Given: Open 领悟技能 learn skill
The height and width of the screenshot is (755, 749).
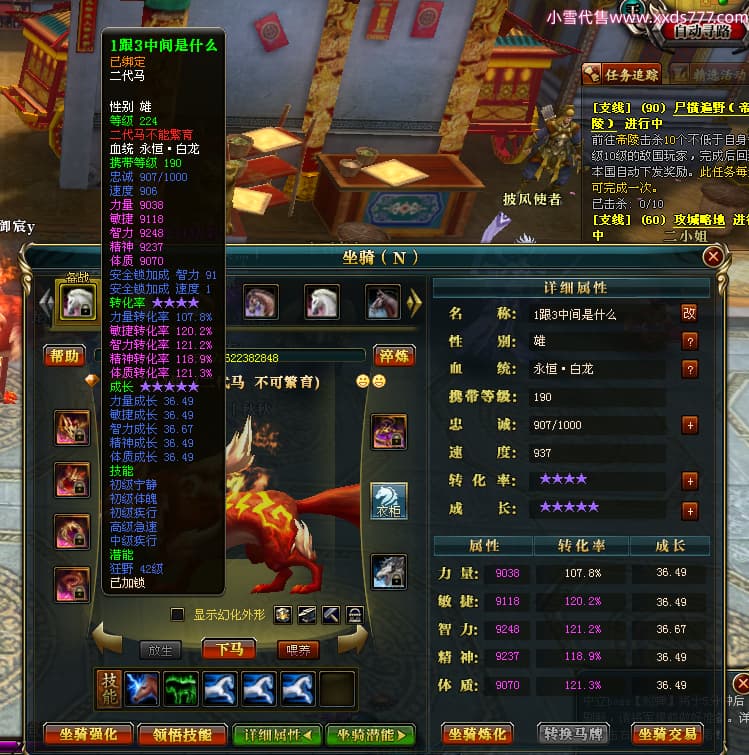Looking at the screenshot, I should (x=182, y=734).
